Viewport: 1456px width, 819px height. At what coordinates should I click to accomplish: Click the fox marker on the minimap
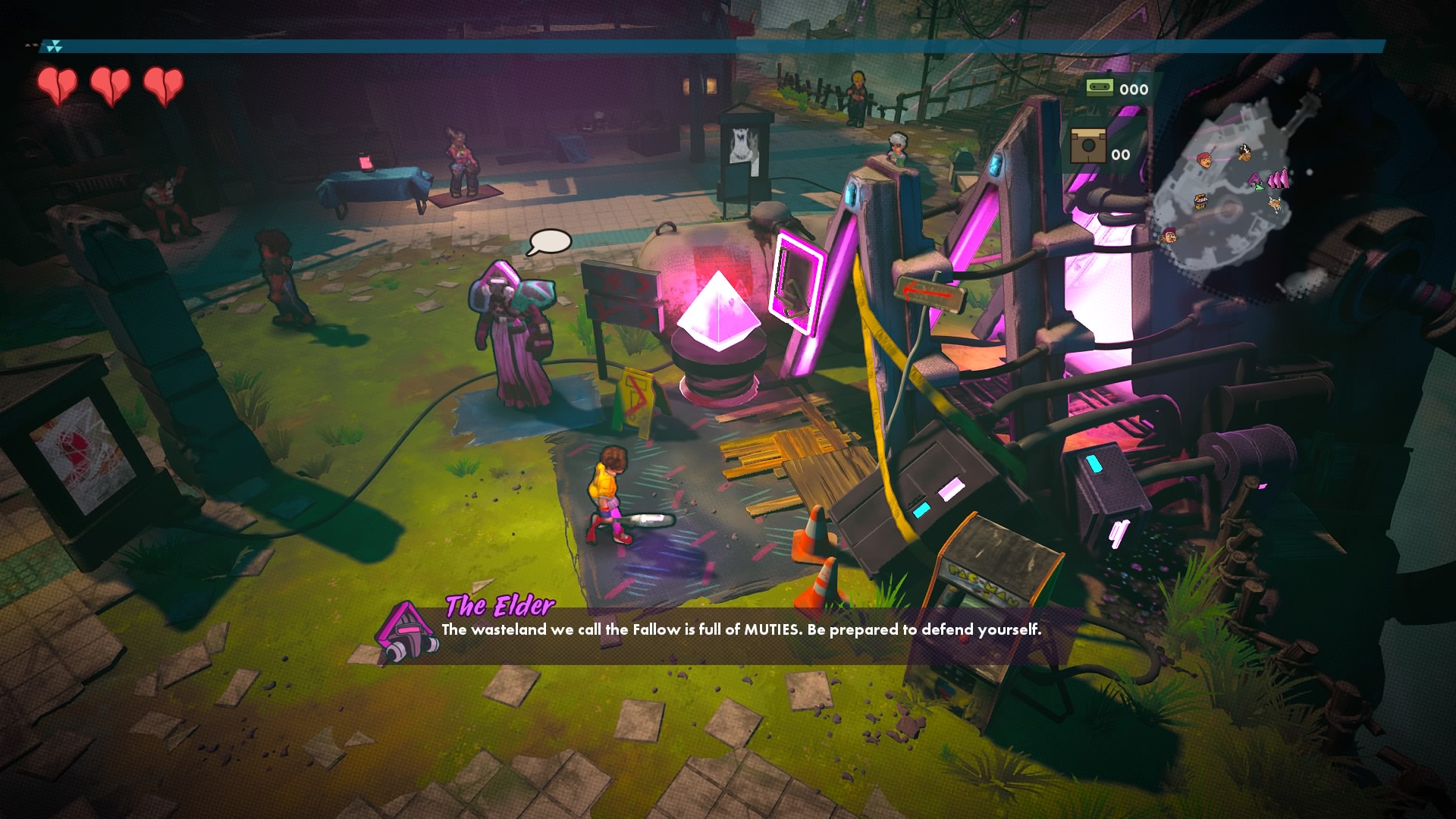coord(1276,204)
